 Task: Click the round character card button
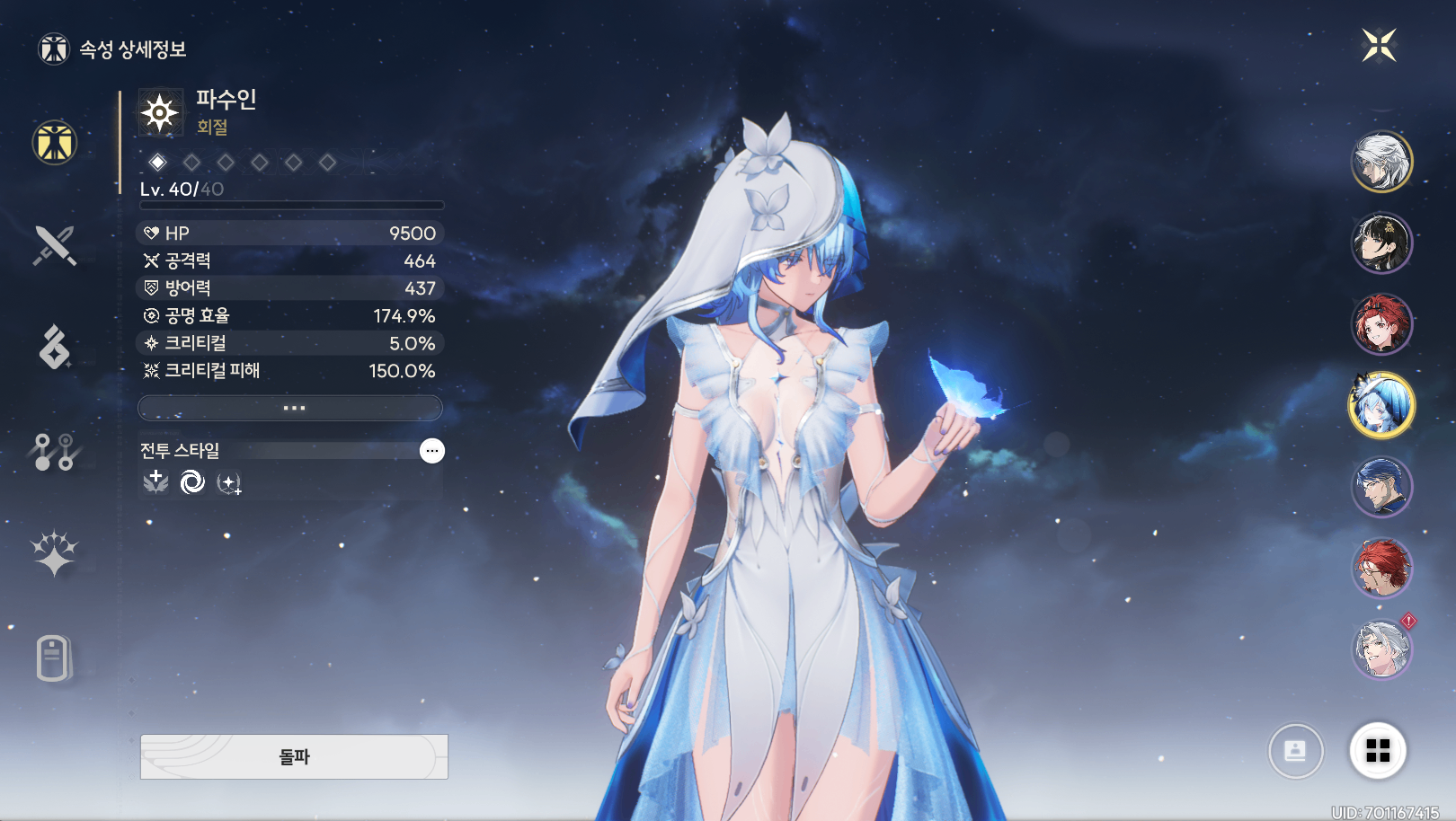(1295, 750)
